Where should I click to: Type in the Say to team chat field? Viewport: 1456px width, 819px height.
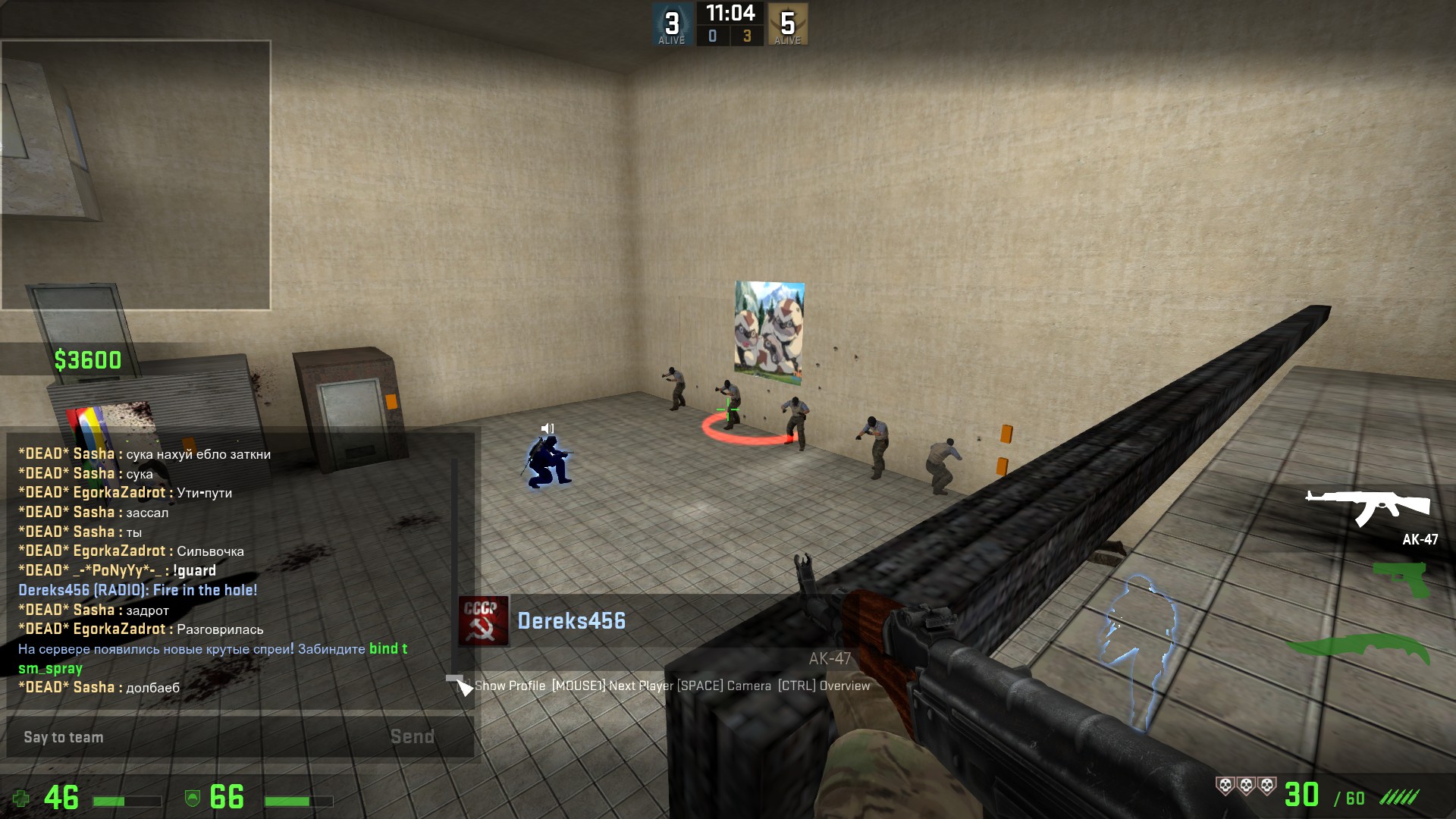197,737
